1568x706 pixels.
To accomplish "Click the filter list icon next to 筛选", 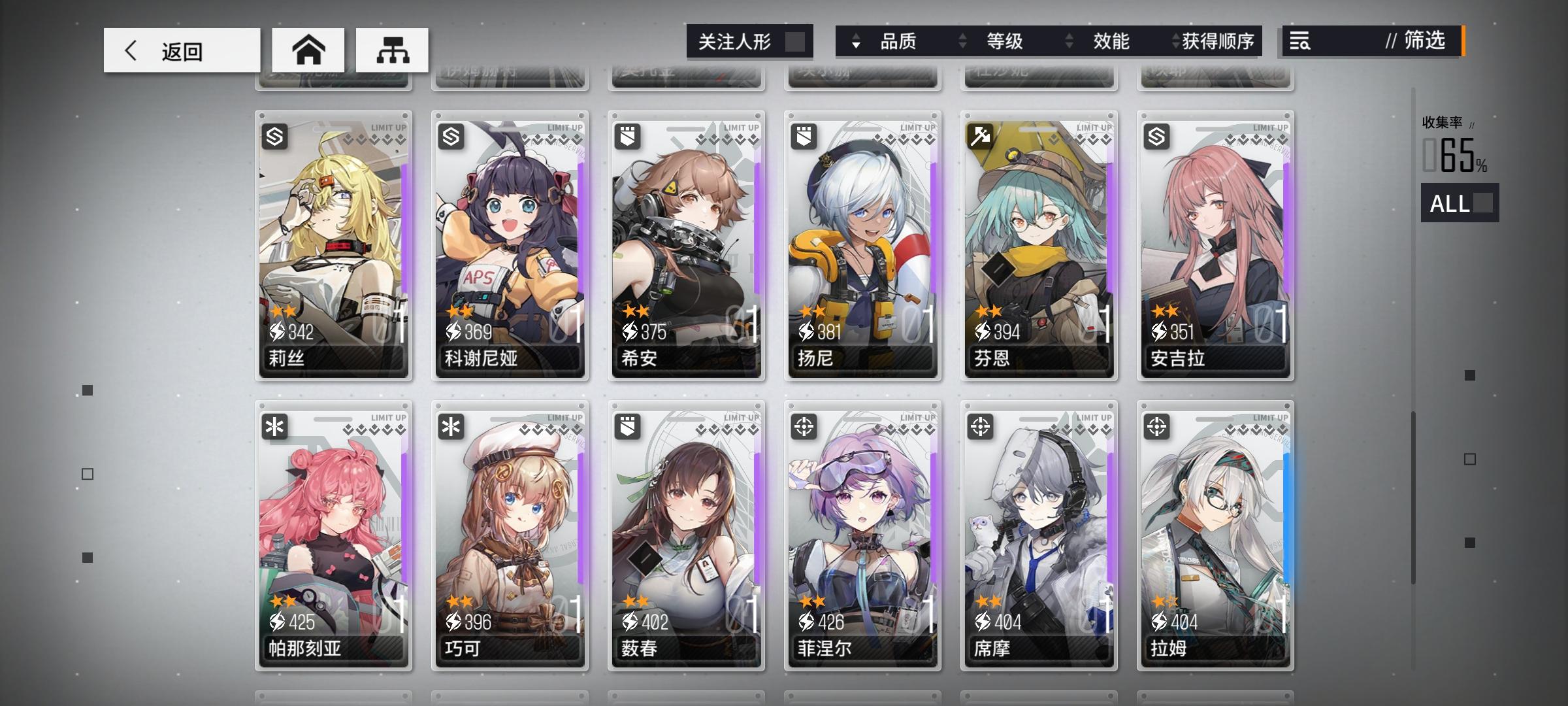I will coord(1301,41).
